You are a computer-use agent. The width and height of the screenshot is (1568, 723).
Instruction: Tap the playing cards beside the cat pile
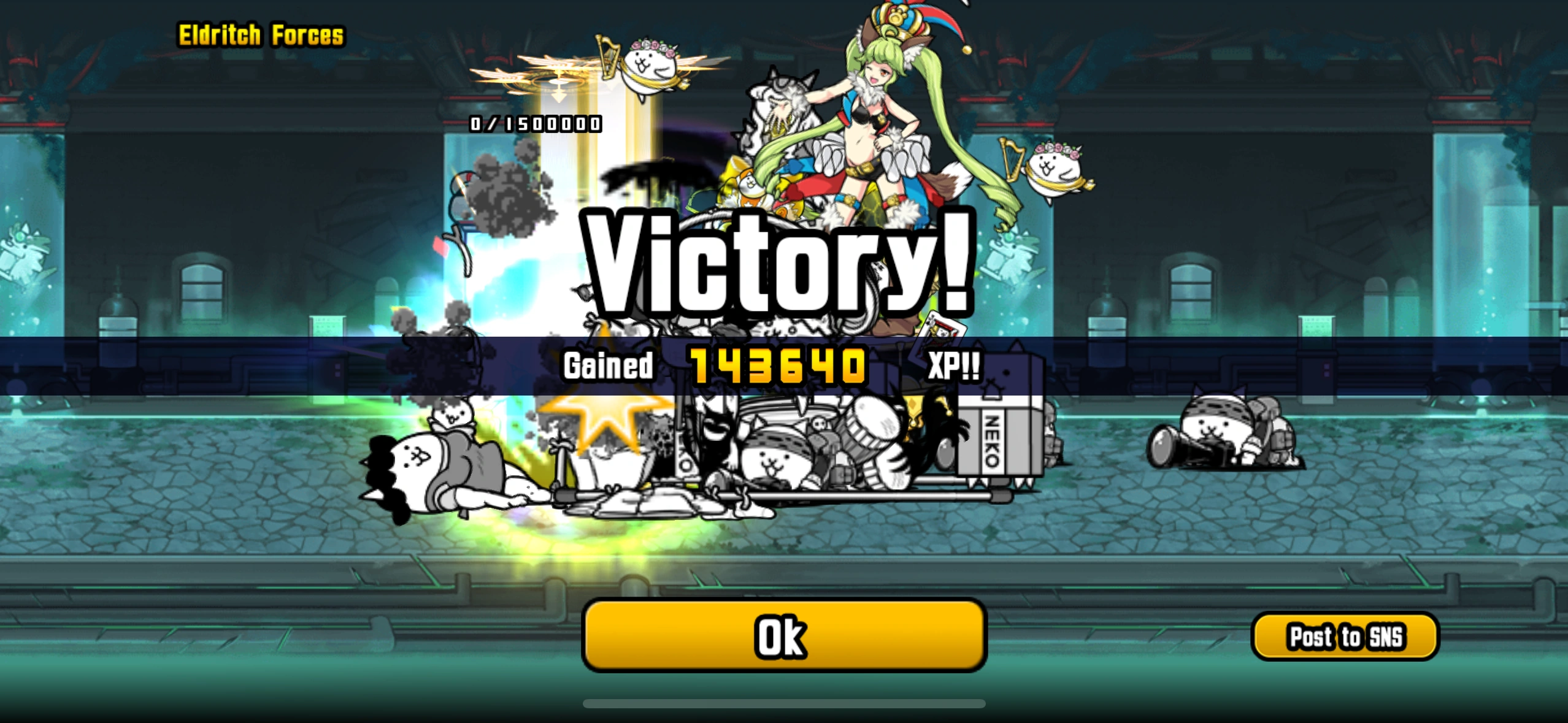coord(945,325)
